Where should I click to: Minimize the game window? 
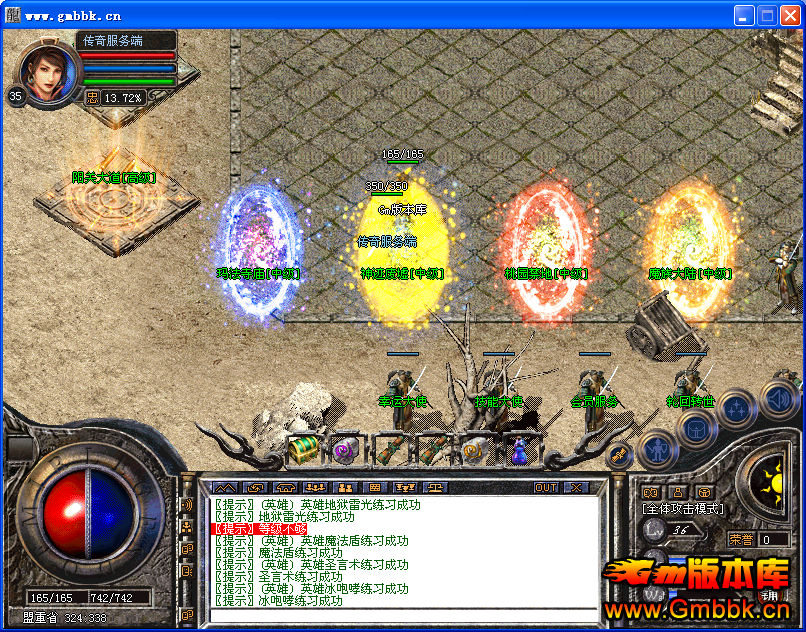click(x=744, y=16)
